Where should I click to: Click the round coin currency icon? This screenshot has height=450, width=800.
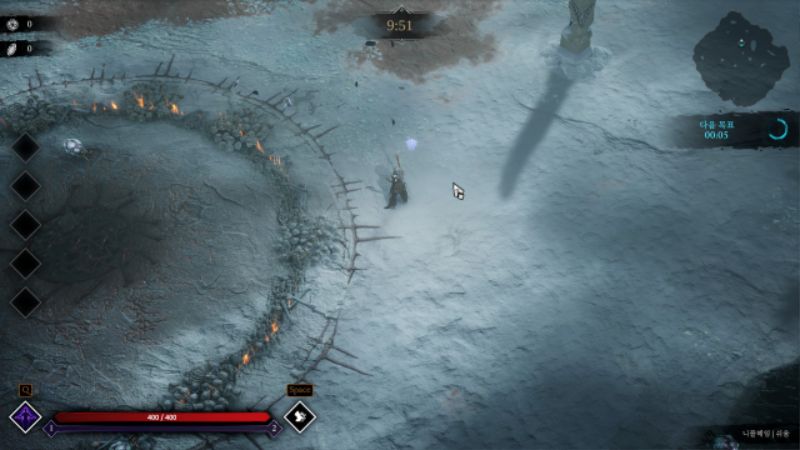[13, 24]
